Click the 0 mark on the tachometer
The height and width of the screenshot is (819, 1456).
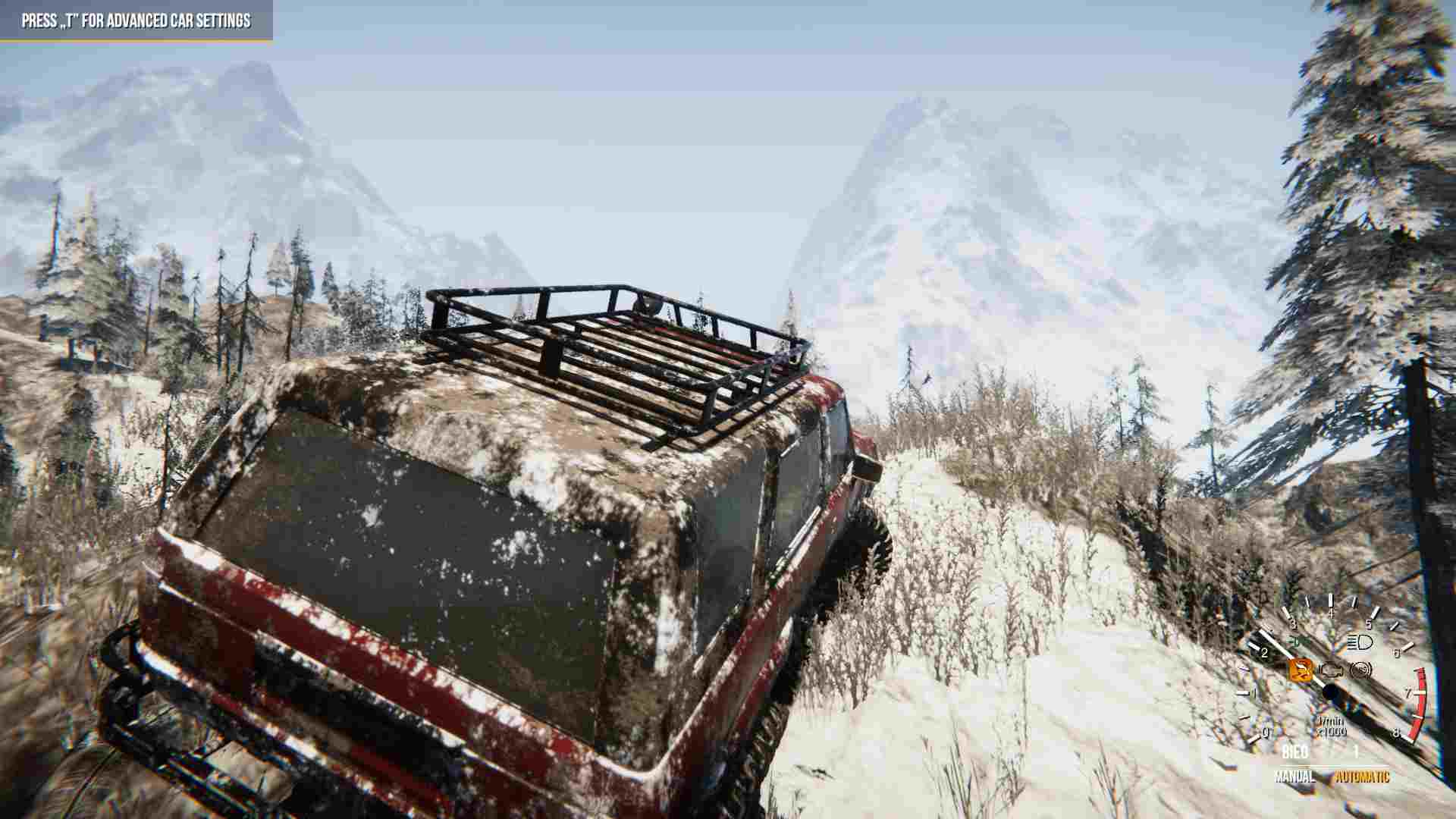(1266, 733)
